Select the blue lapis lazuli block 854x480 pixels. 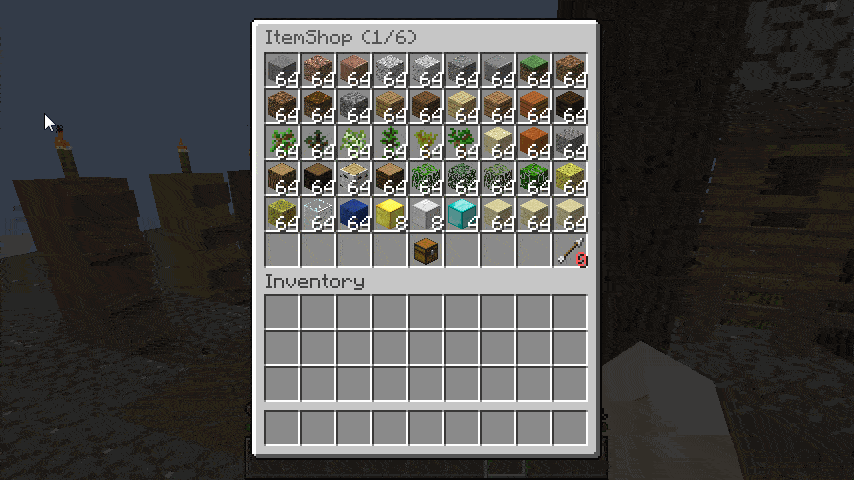click(x=354, y=214)
